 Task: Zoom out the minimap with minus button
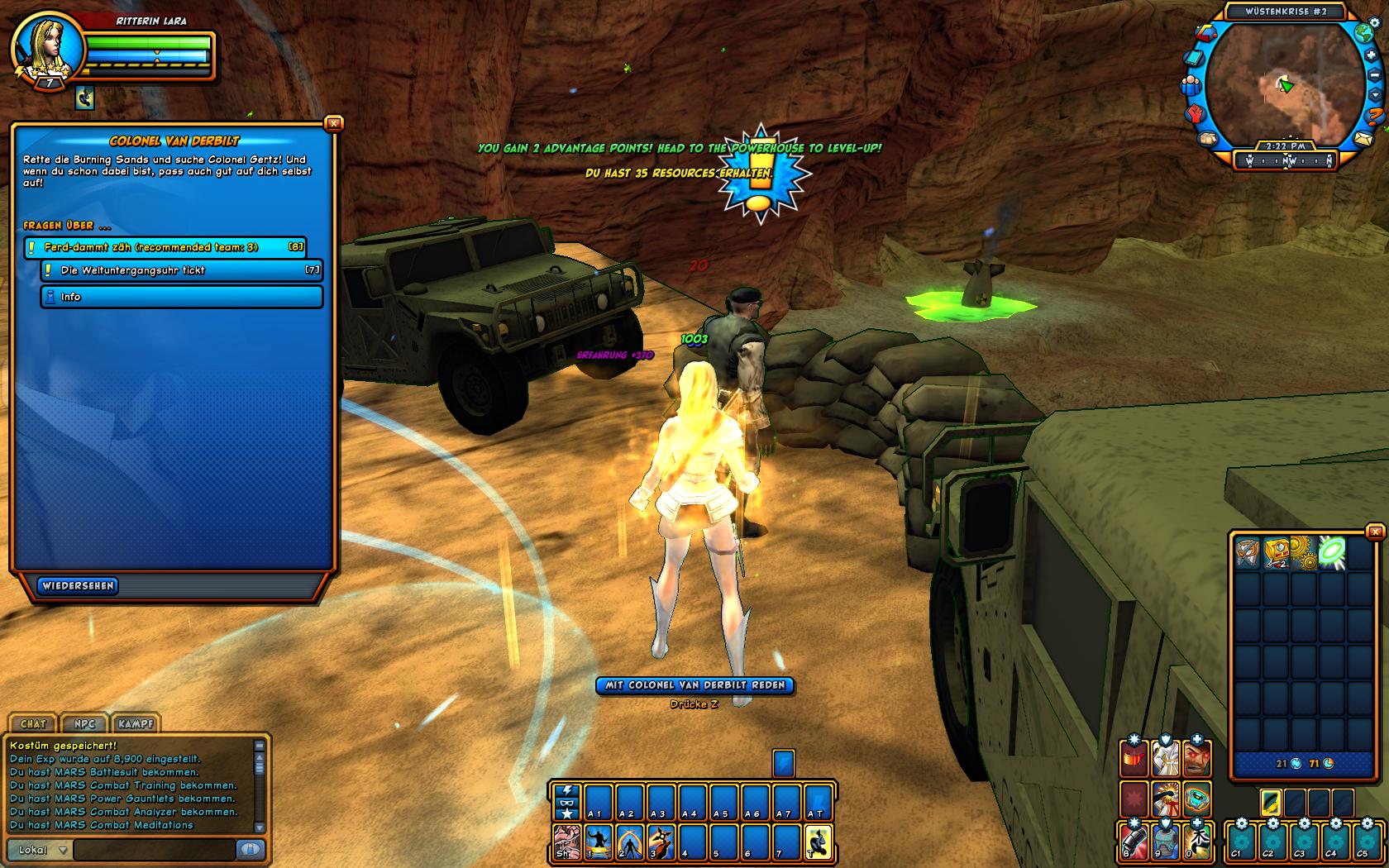(x=1375, y=75)
